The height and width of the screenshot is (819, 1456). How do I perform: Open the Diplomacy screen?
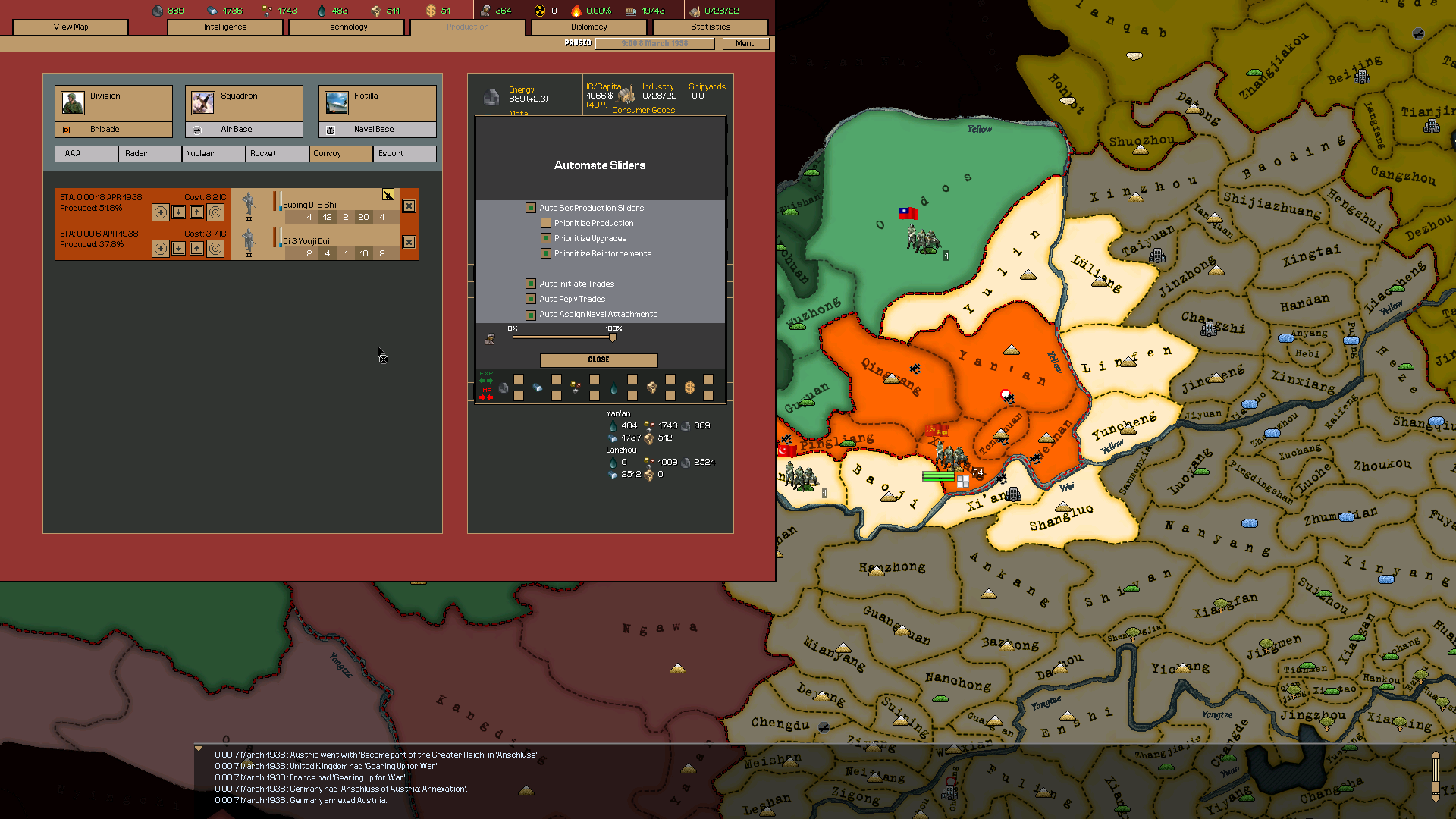pyautogui.click(x=590, y=27)
